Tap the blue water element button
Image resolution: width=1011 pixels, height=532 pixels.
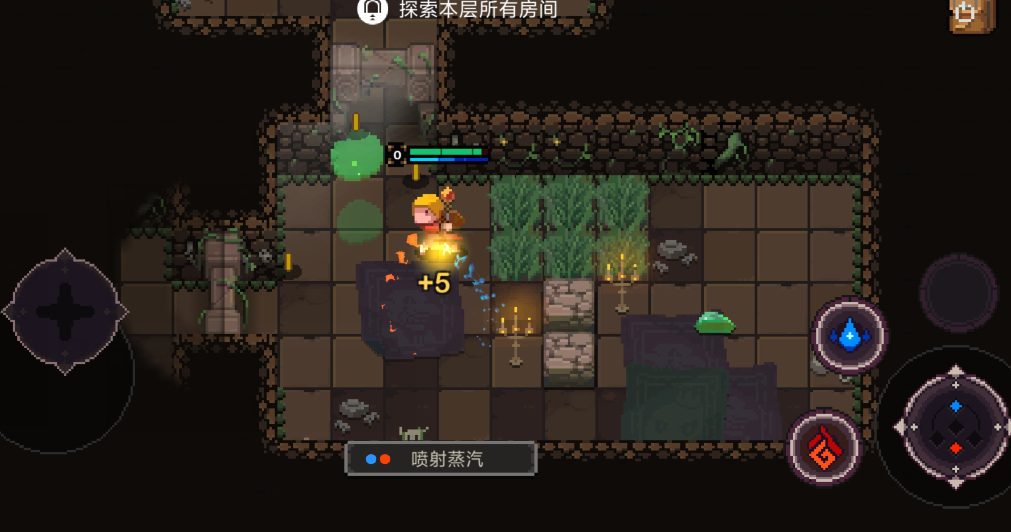(850, 336)
